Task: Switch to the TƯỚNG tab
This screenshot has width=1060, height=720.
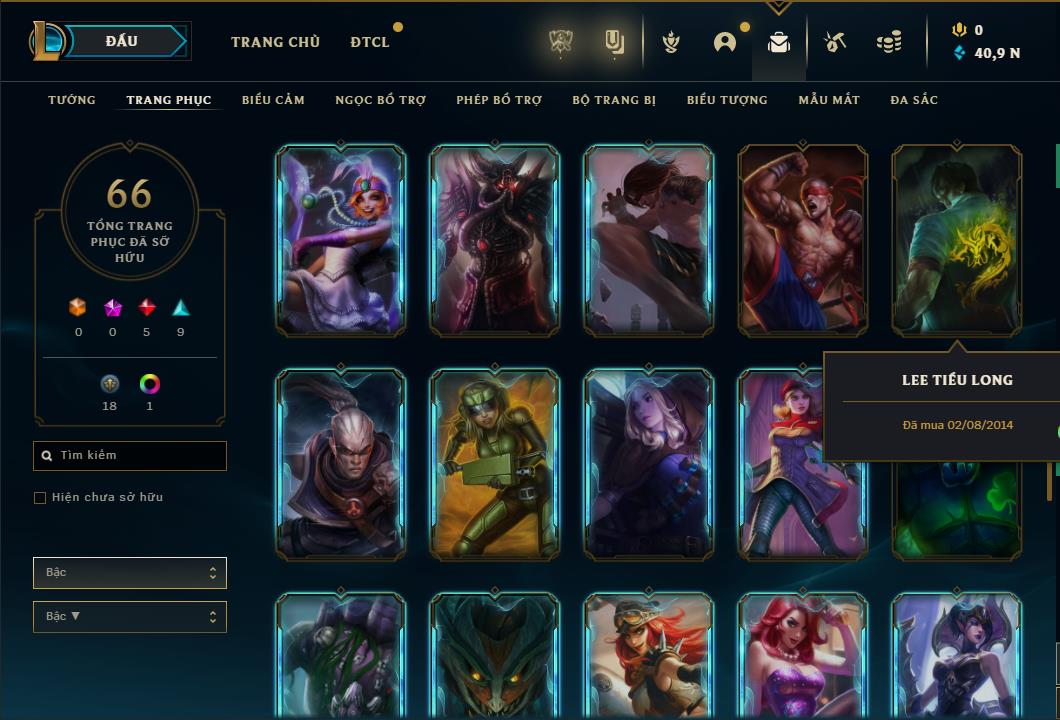Action: coord(72,100)
